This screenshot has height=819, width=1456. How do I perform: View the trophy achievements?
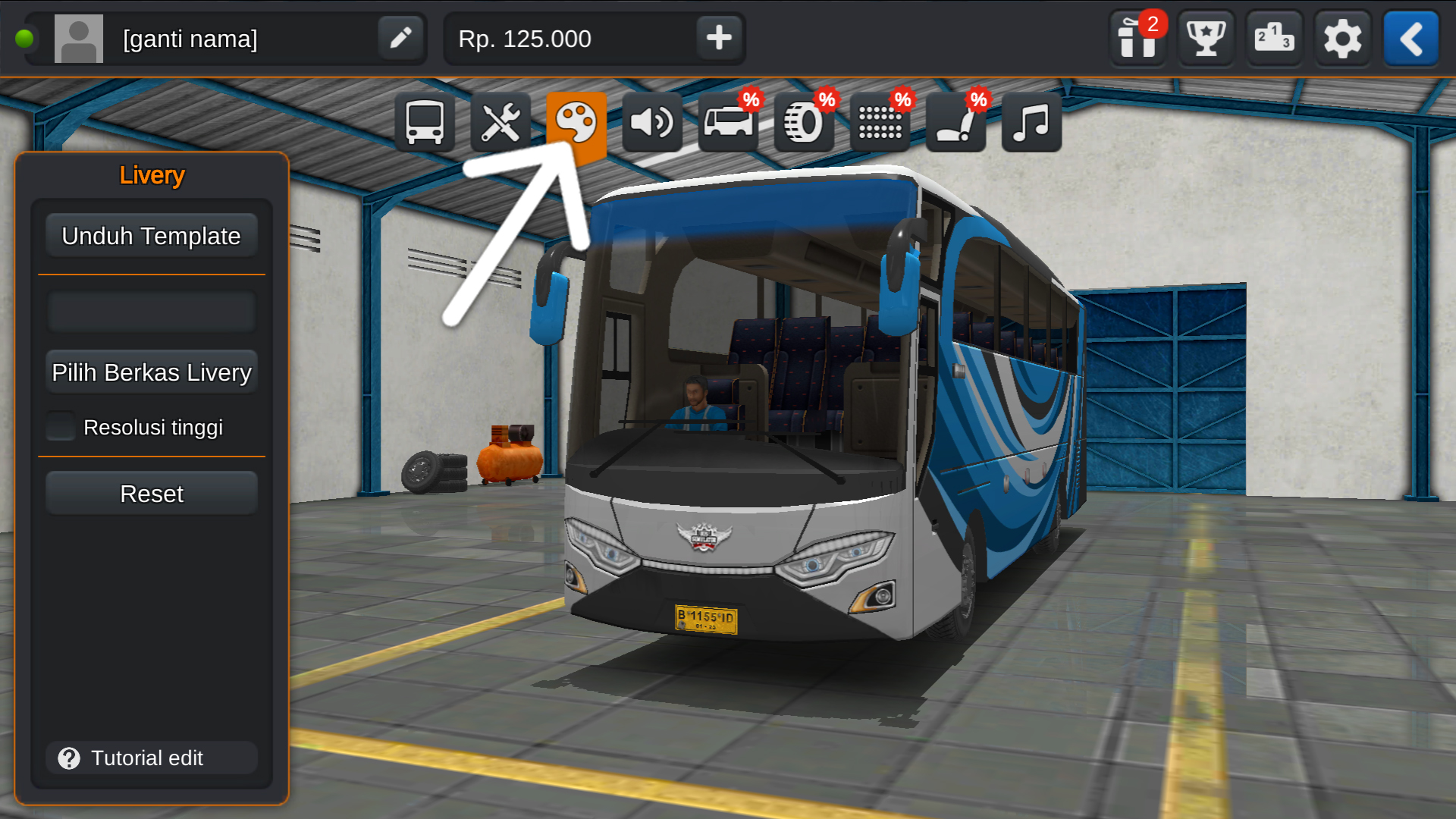click(1205, 39)
